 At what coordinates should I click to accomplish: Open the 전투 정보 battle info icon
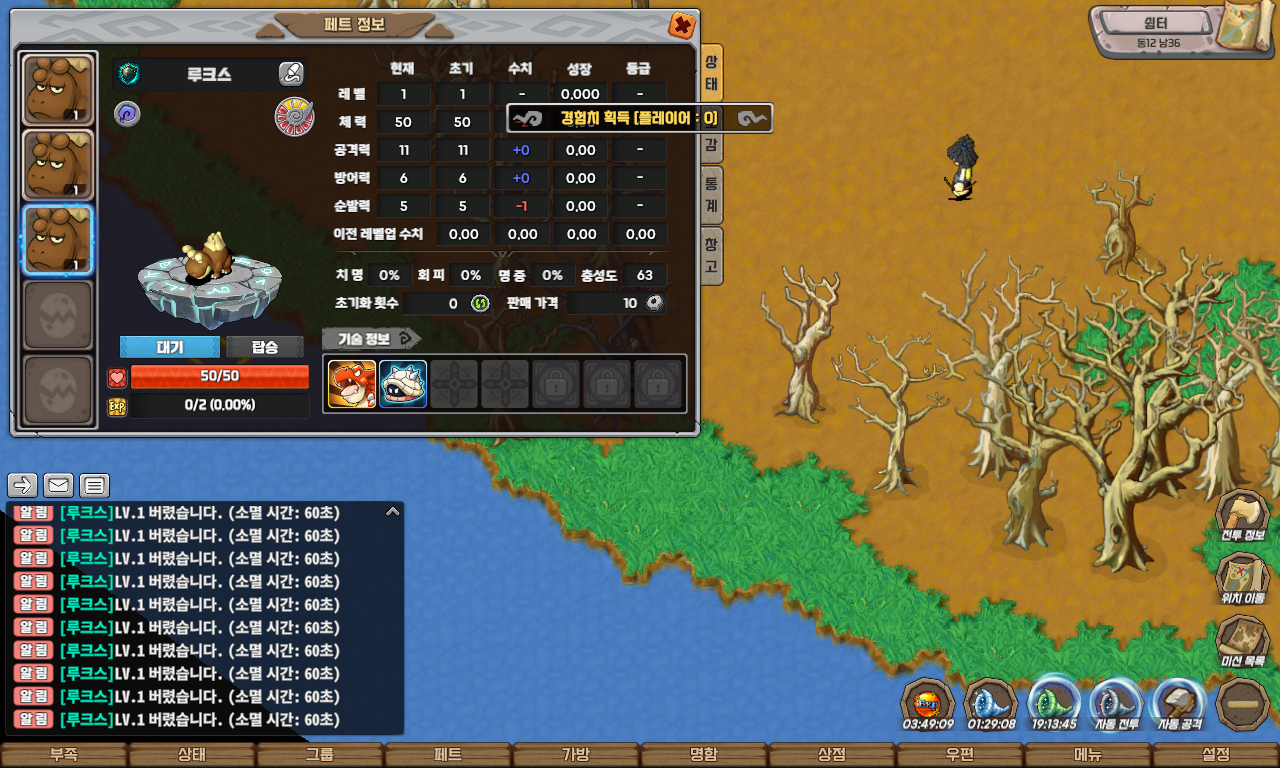1242,516
